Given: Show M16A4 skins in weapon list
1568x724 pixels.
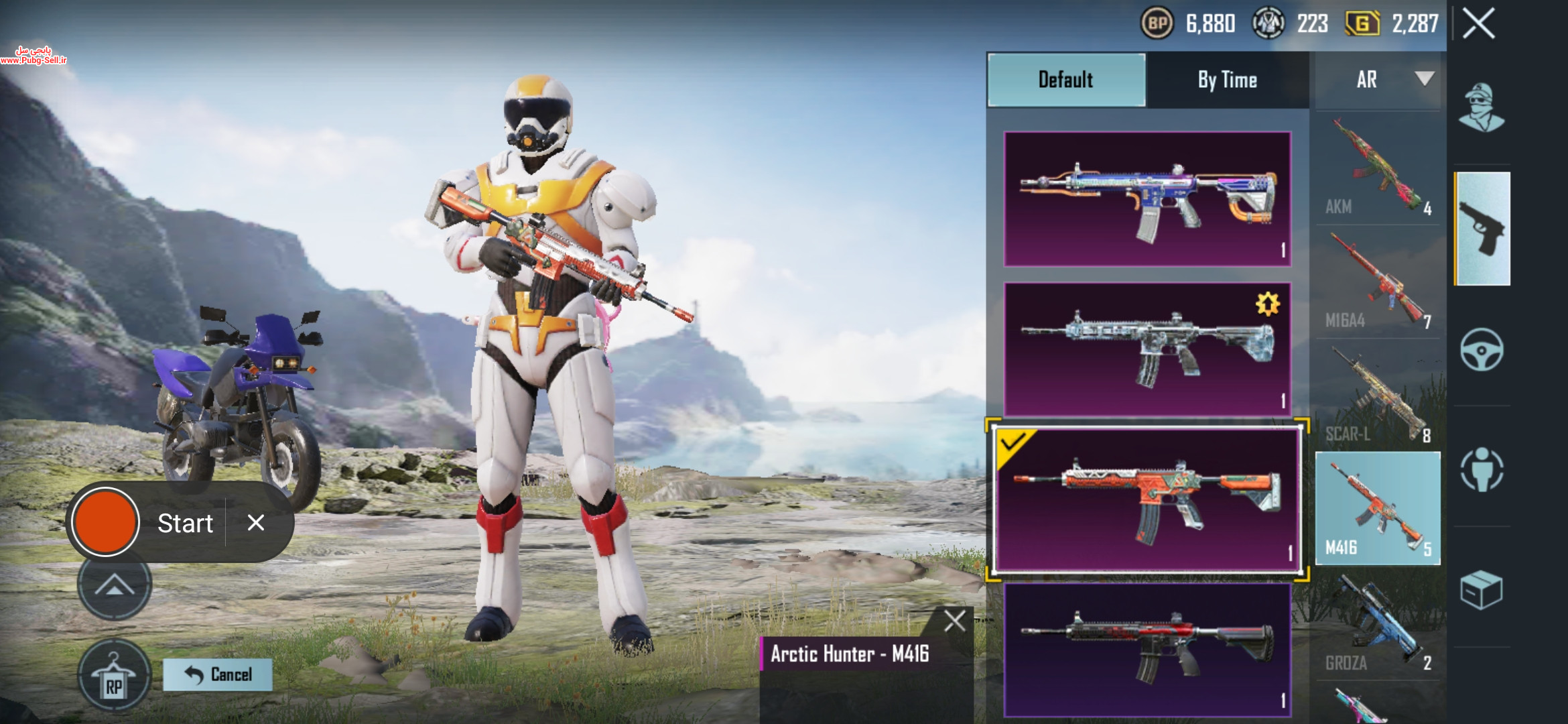Looking at the screenshot, I should tap(1378, 283).
